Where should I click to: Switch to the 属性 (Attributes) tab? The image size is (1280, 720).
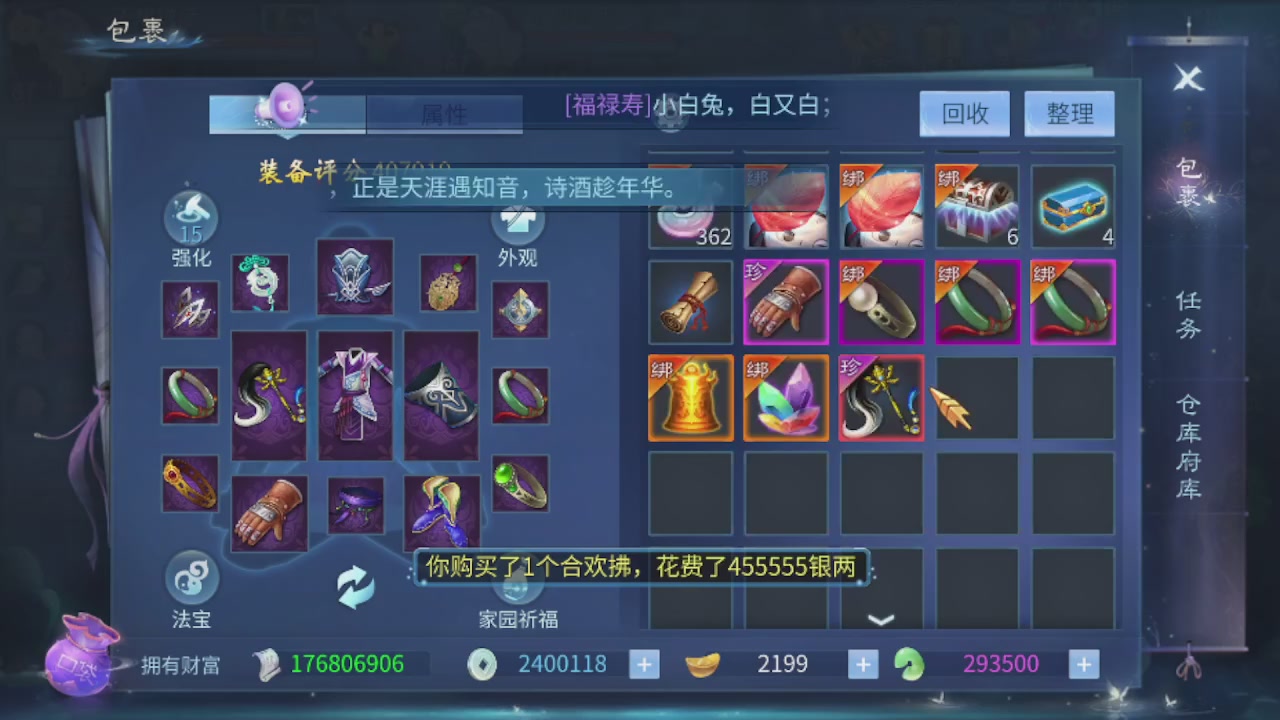[x=444, y=114]
